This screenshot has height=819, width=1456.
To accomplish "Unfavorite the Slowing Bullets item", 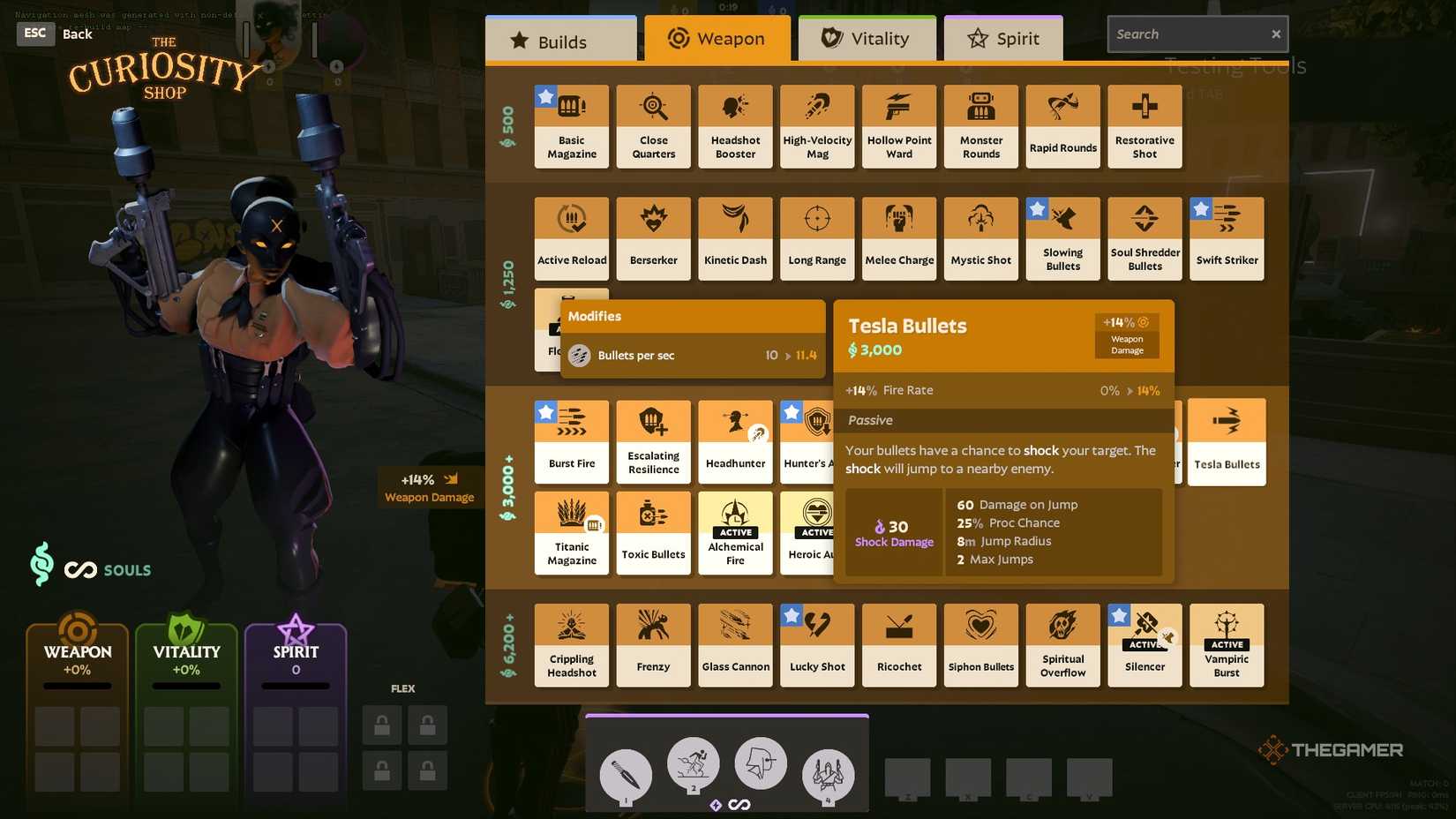I will [1037, 208].
